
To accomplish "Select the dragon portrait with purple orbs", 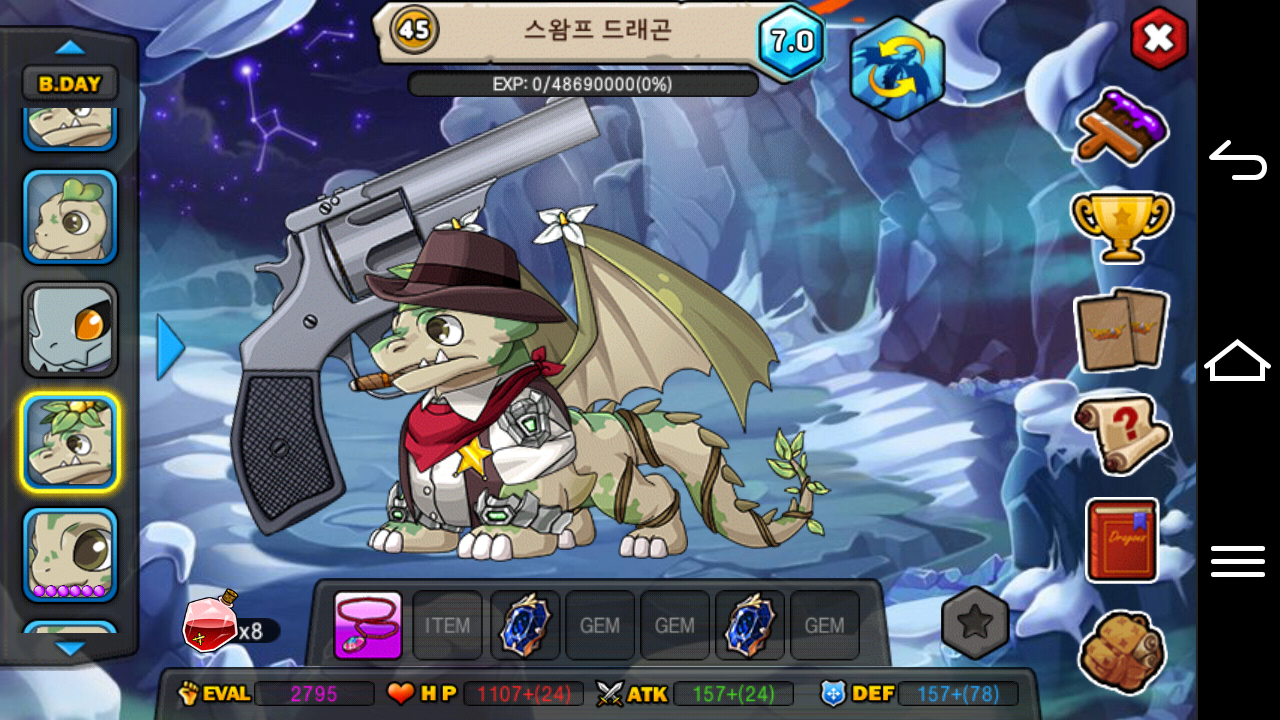I will click(x=70, y=555).
